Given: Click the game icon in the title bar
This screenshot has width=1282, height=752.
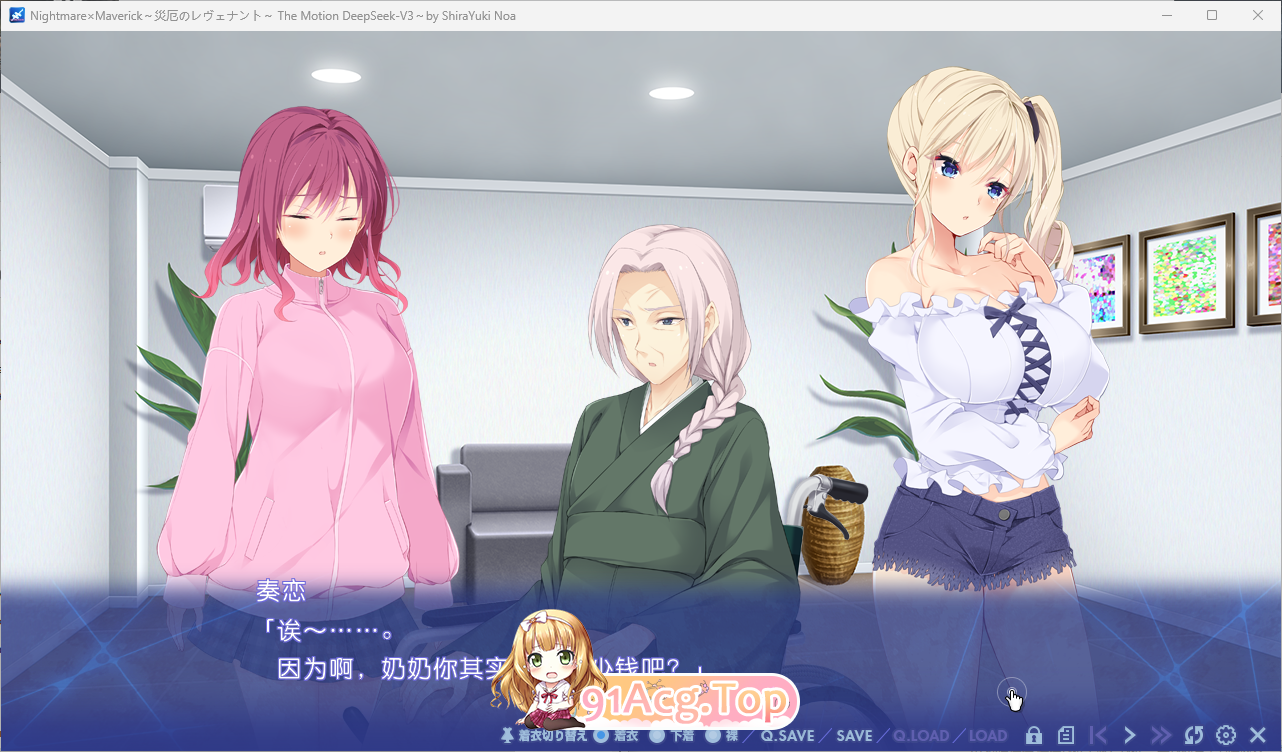Looking at the screenshot, I should click(14, 15).
